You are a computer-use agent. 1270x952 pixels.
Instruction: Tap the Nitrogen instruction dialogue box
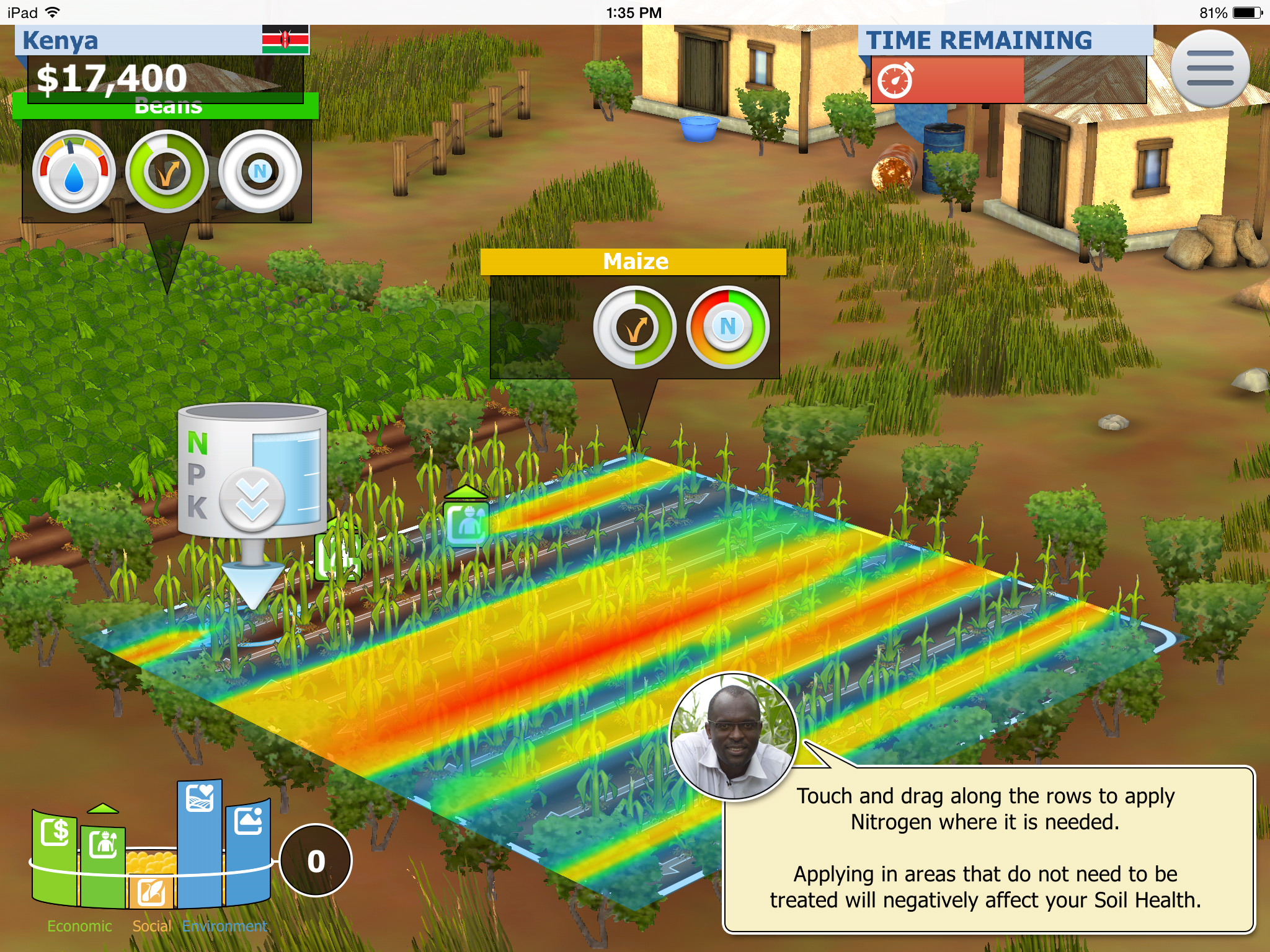(988, 848)
